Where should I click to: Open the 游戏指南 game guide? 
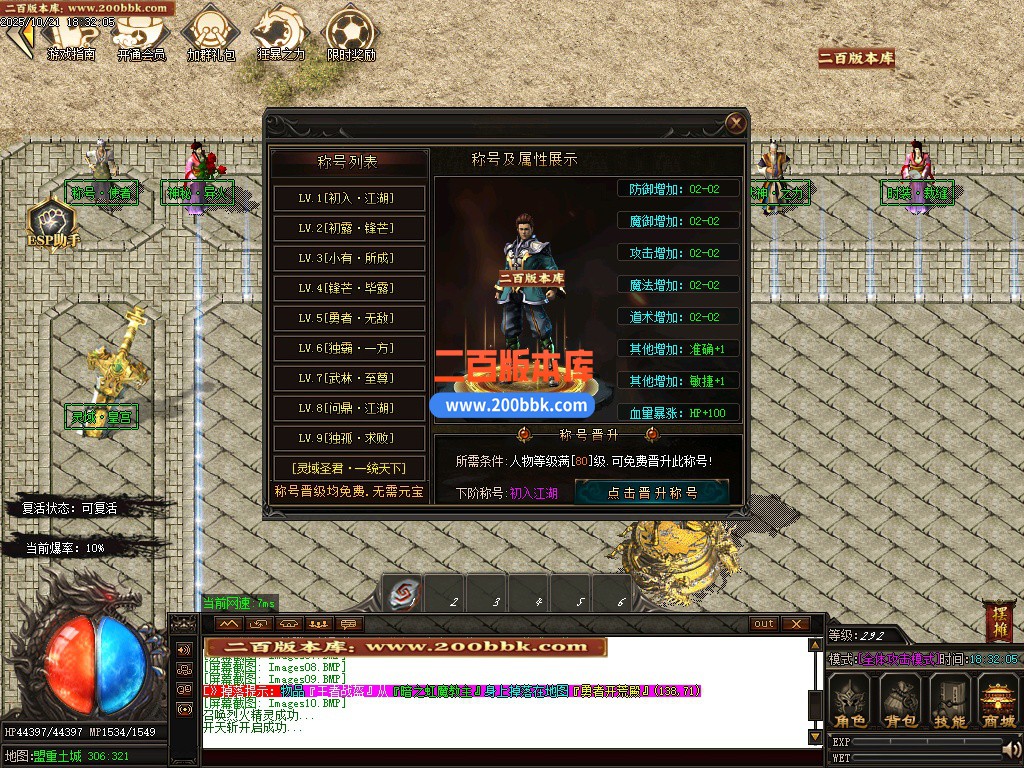[x=70, y=36]
